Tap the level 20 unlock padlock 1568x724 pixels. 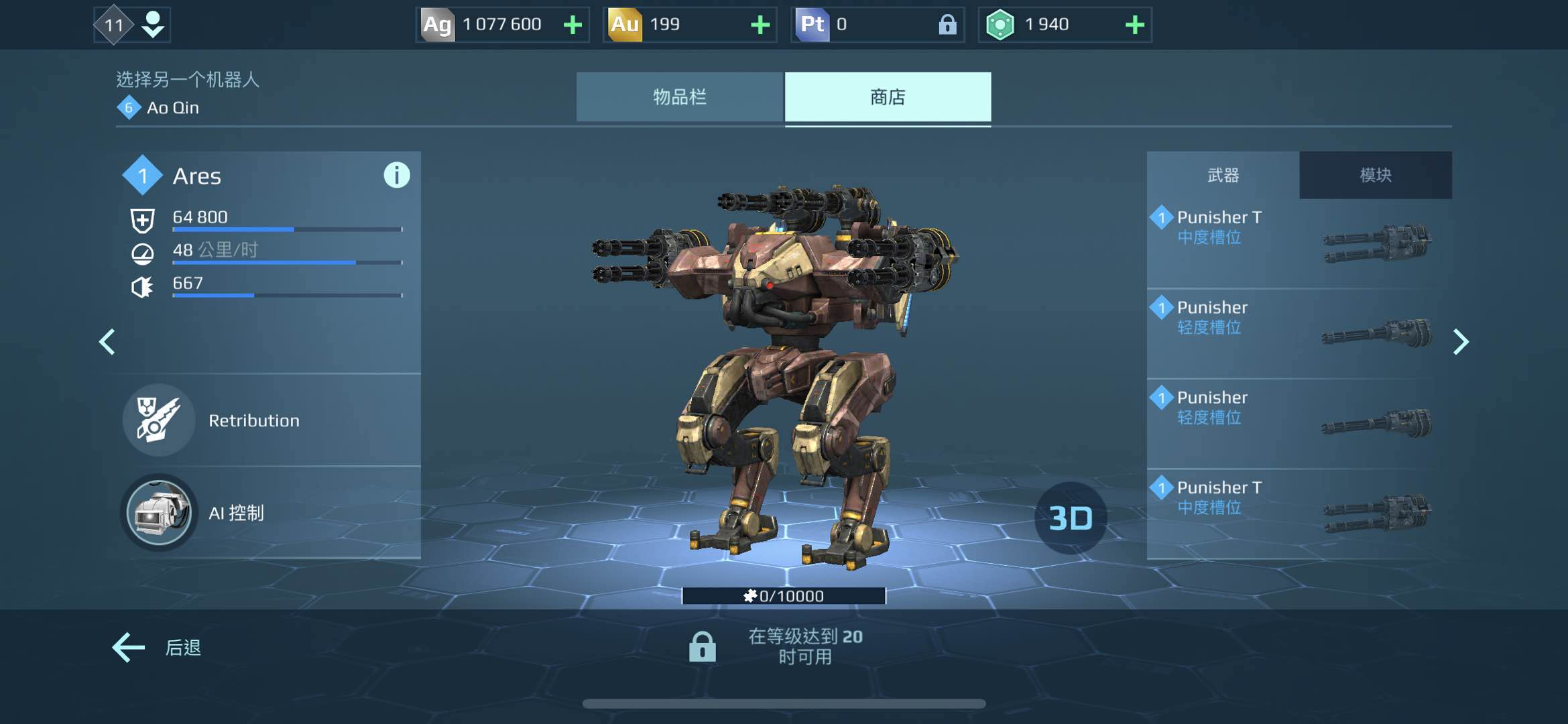click(x=702, y=647)
